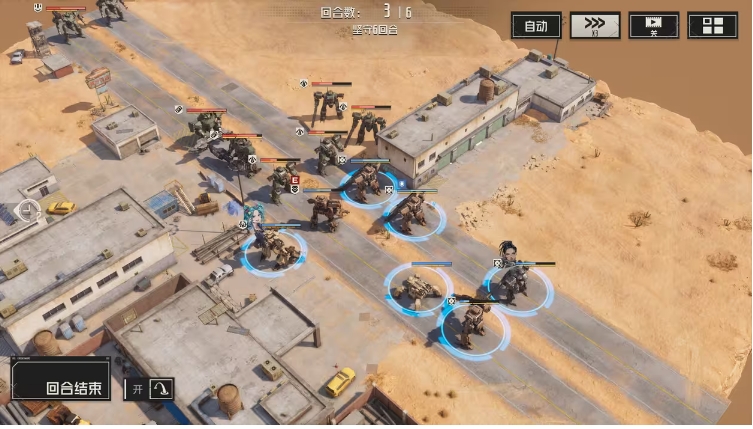Toggle the animation playback 关 button
The width and height of the screenshot is (753, 429).
tap(654, 26)
